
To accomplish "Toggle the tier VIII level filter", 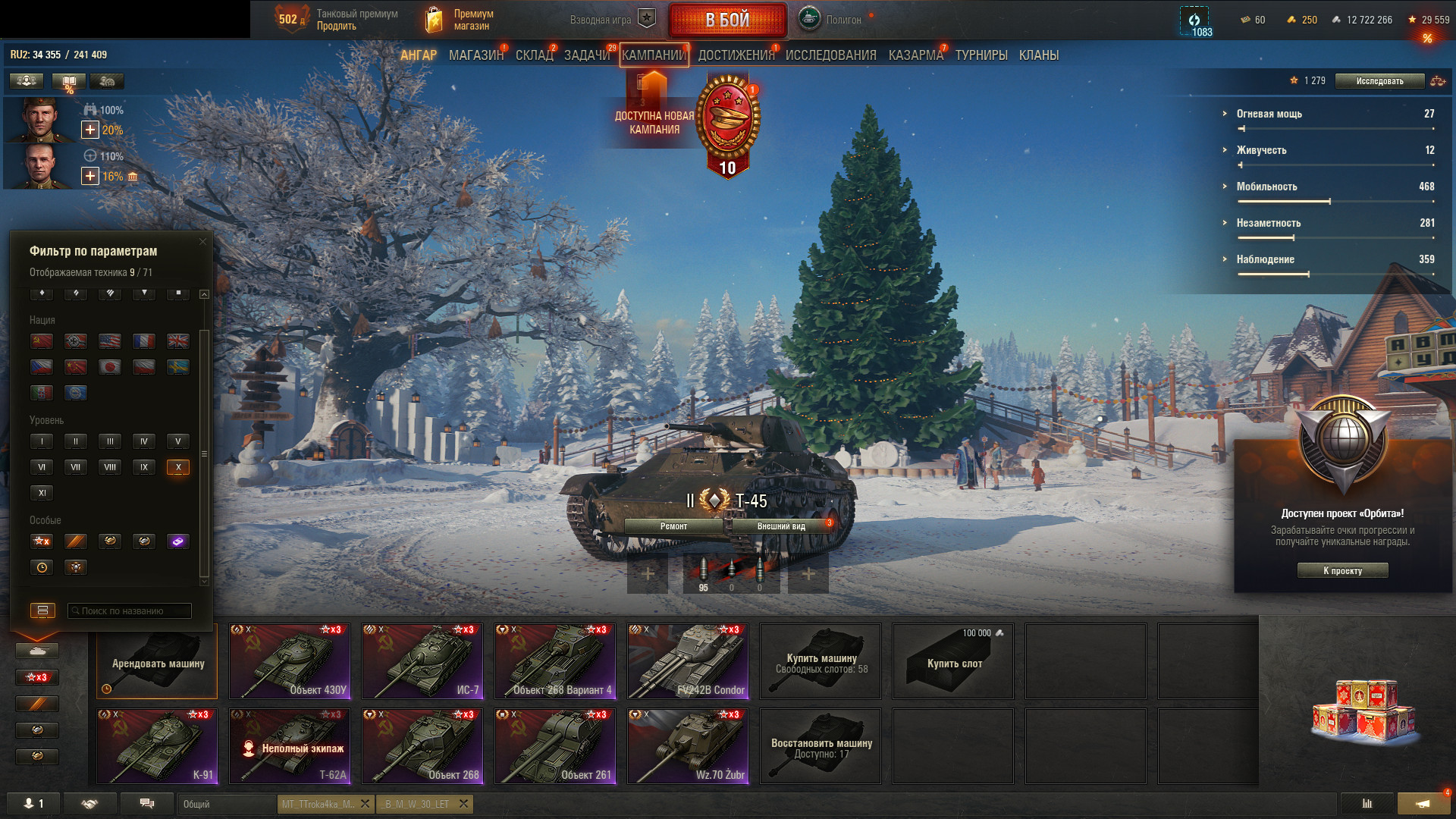I will click(110, 467).
